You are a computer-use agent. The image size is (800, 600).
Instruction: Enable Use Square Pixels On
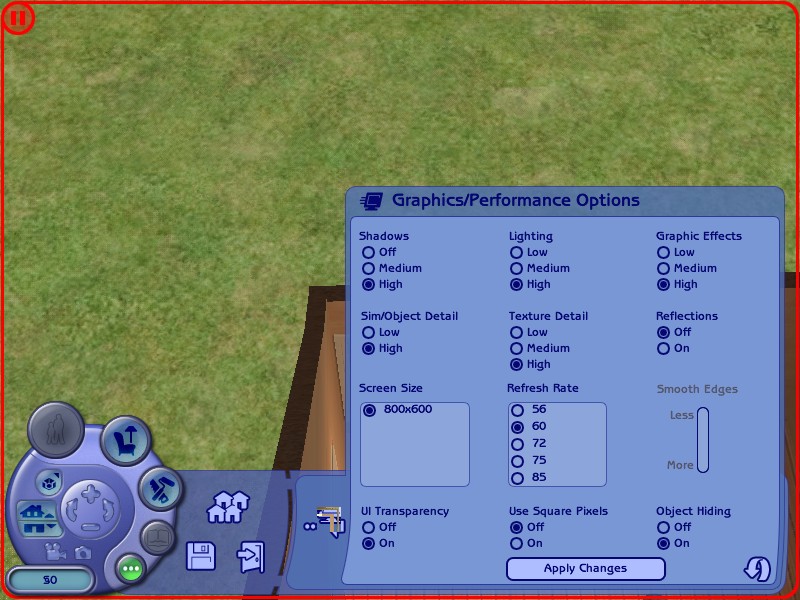click(x=517, y=544)
